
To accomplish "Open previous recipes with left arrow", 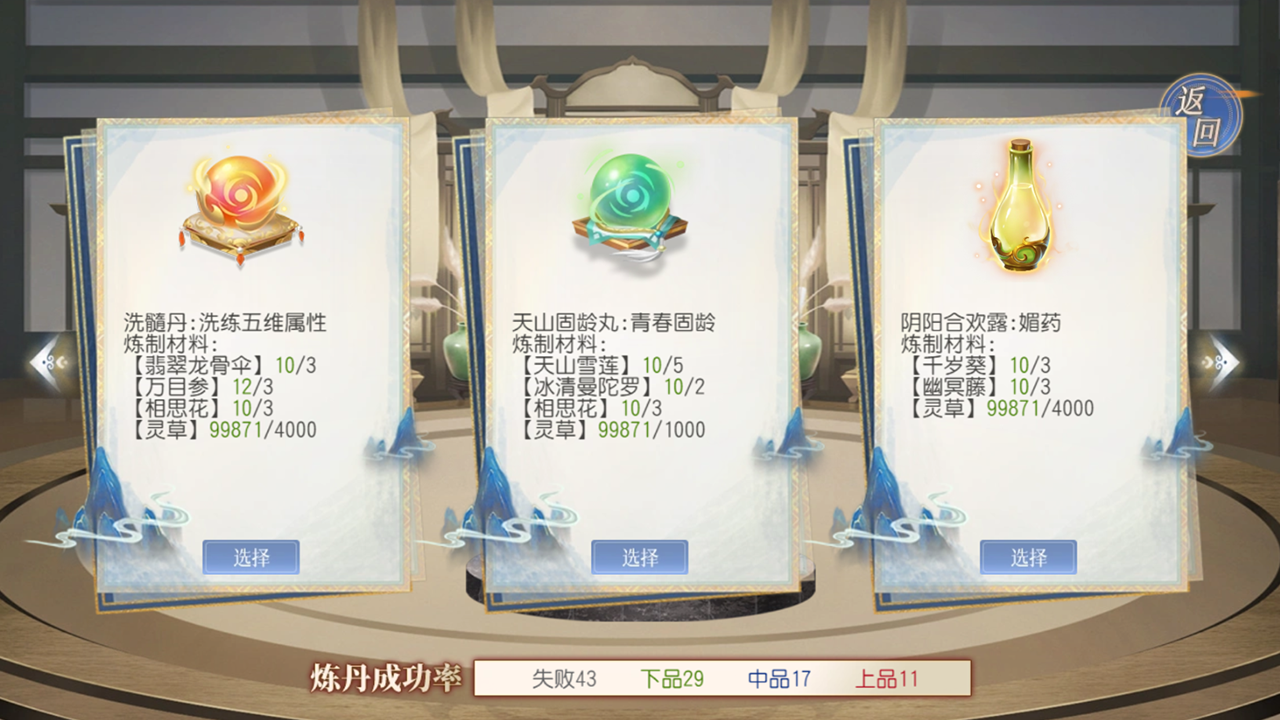I will tap(42, 362).
